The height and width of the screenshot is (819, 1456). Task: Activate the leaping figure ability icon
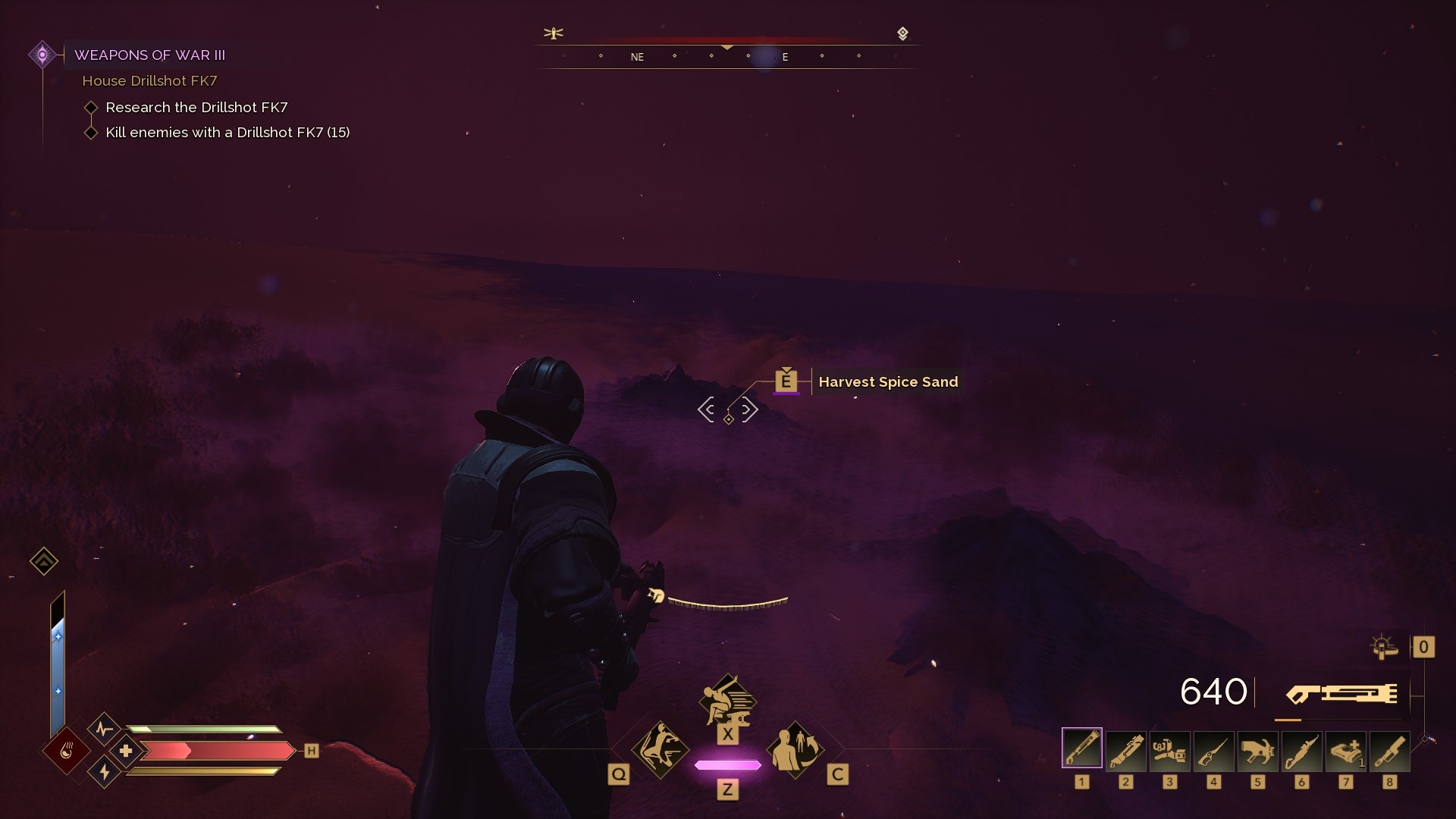click(660, 750)
